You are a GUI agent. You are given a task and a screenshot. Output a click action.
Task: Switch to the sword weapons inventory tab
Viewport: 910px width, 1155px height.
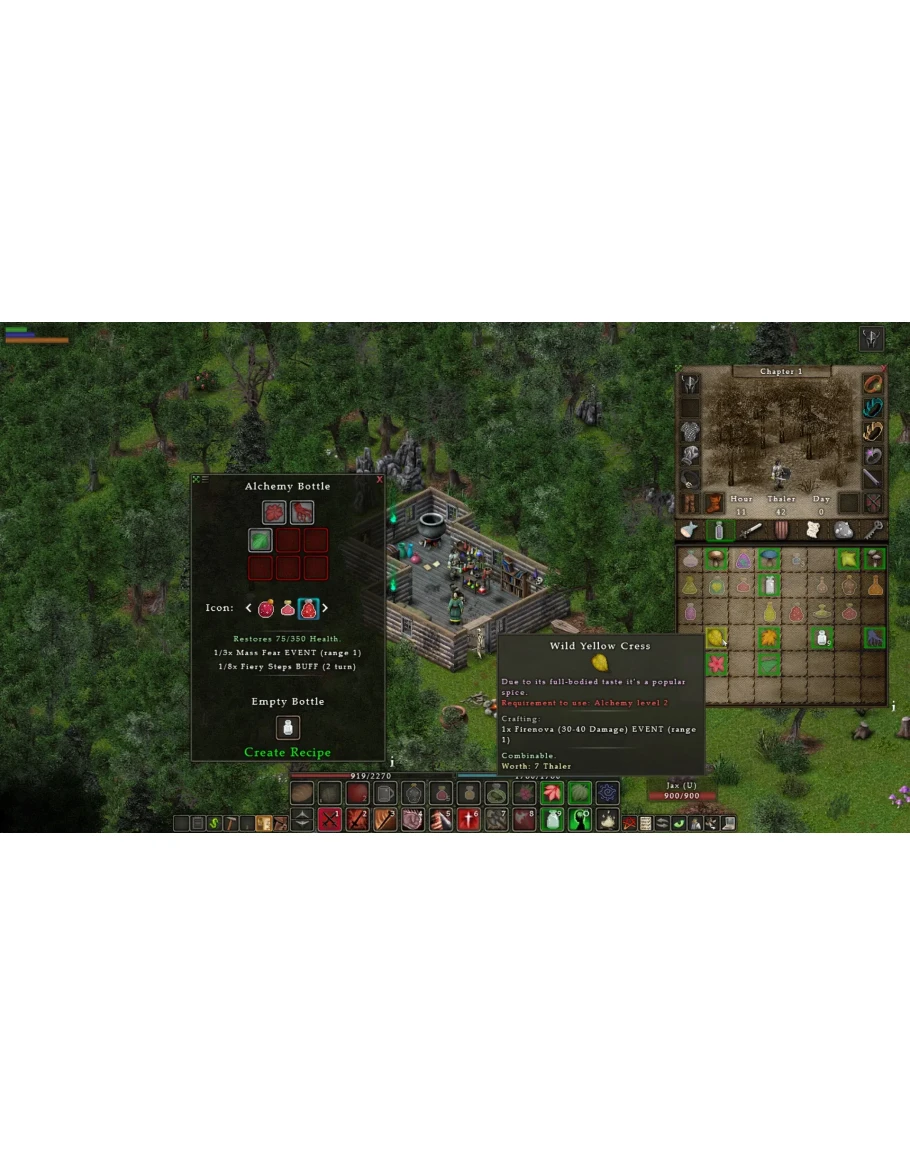click(749, 531)
